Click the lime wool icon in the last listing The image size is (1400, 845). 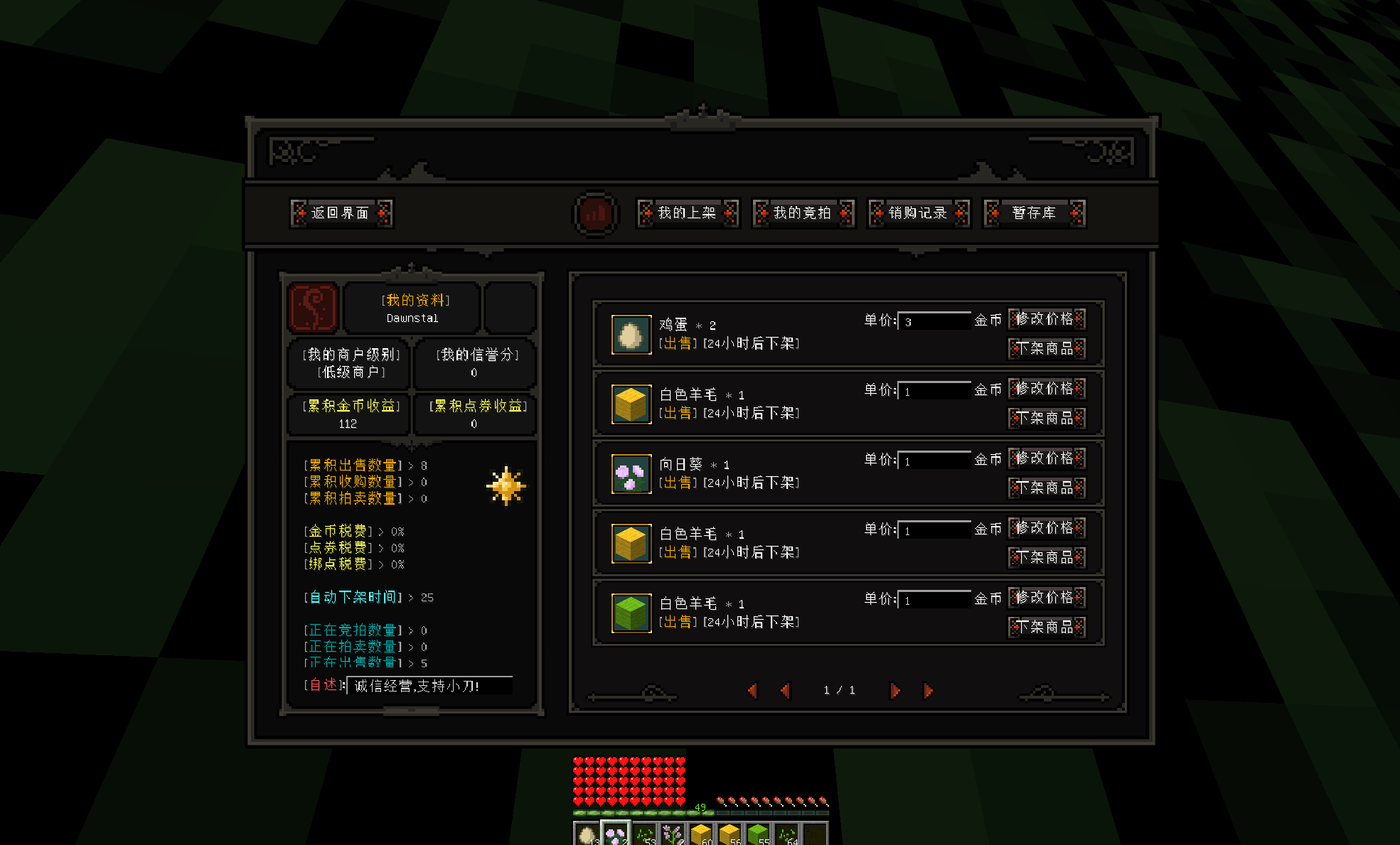[630, 613]
